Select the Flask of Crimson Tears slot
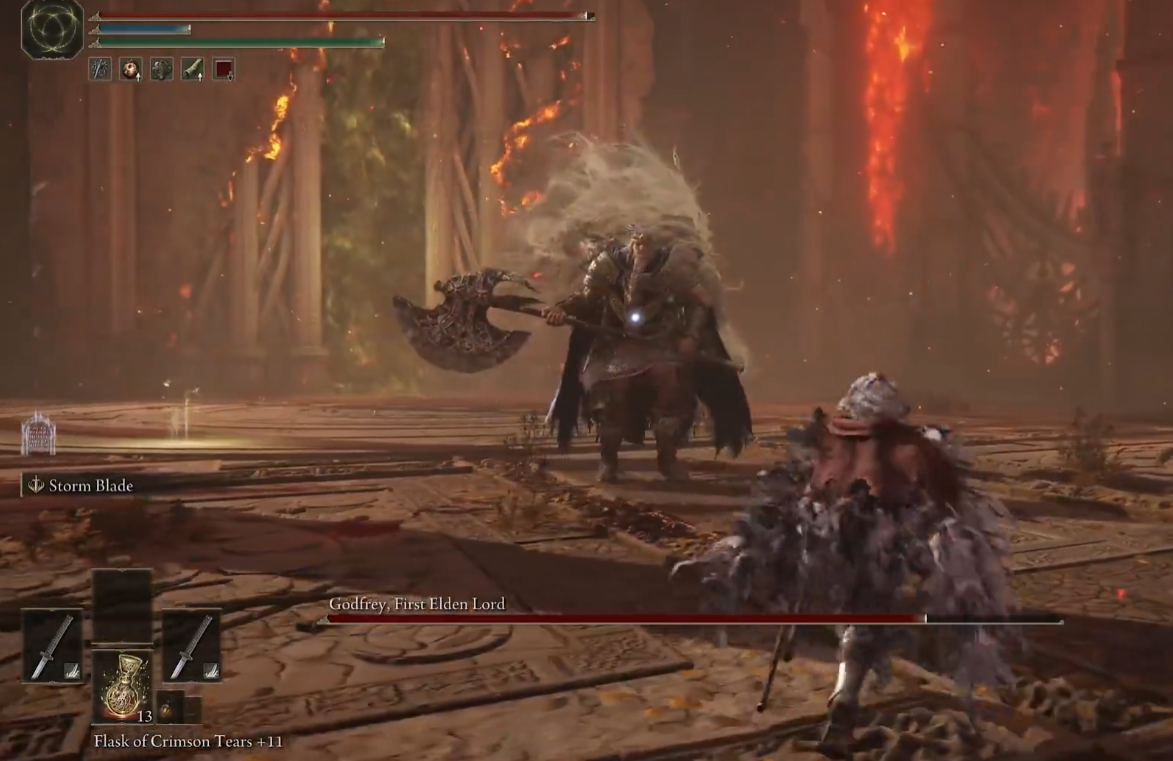This screenshot has height=761, width=1173. 122,685
